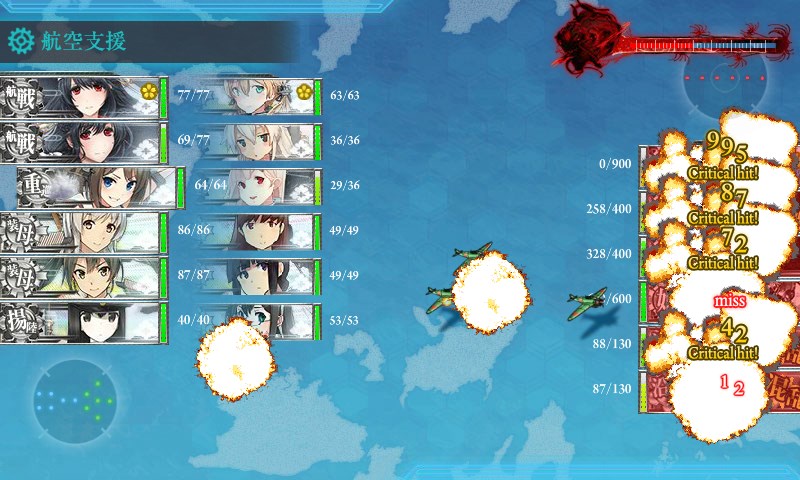
Task: Click the gear icon beside 航空支援
Action: (20, 41)
